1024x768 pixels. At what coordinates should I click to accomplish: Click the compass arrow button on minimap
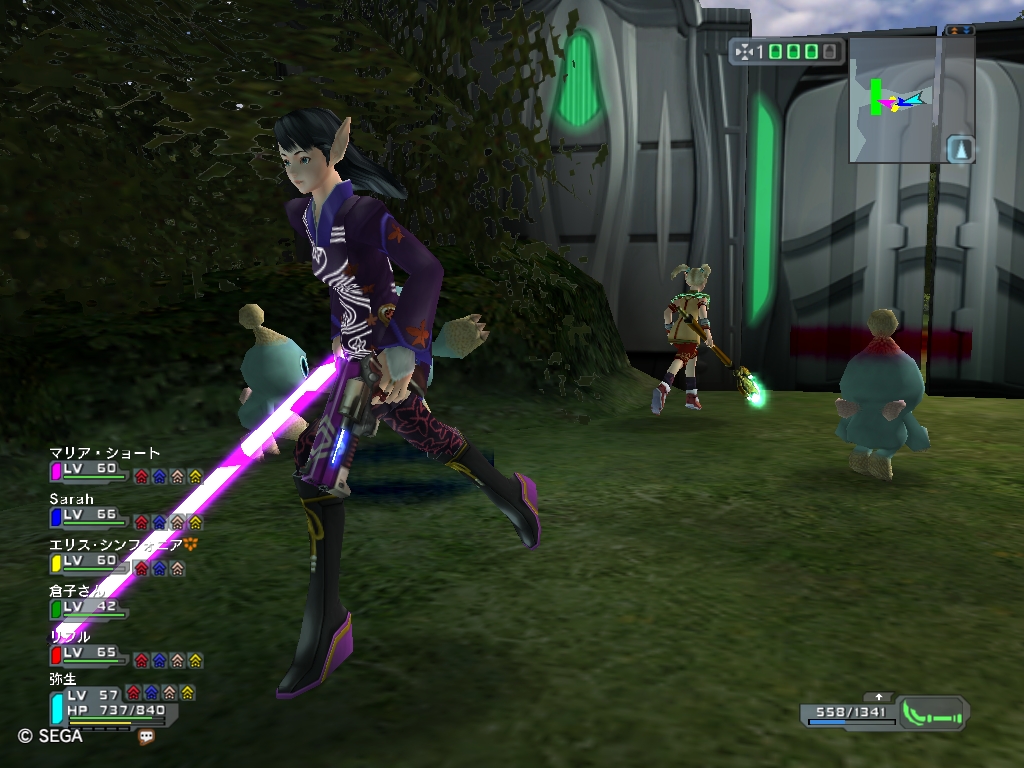(960, 149)
